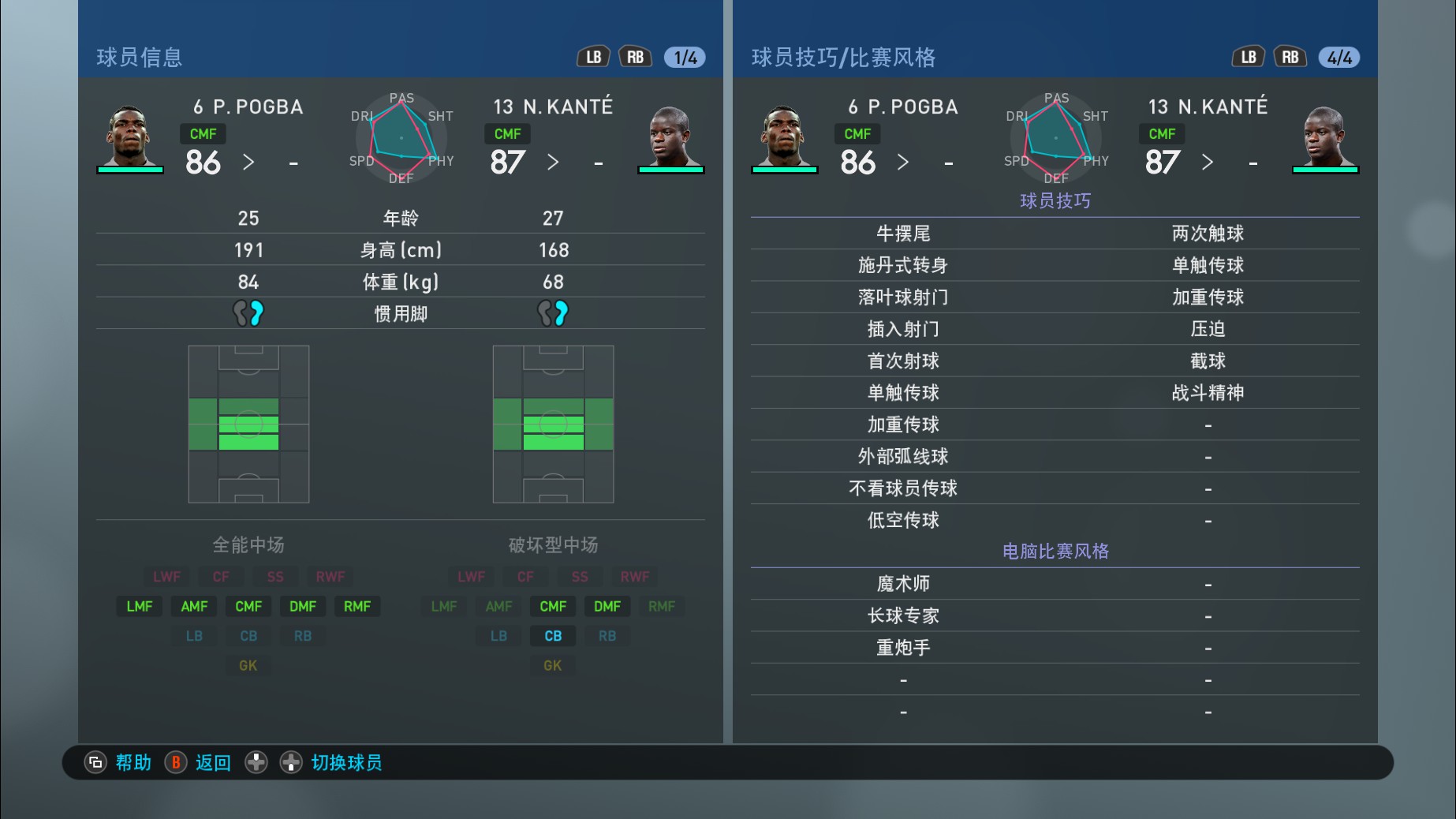Highlight the CMF position on Kanté's grid
The height and width of the screenshot is (819, 1456).
[552, 606]
